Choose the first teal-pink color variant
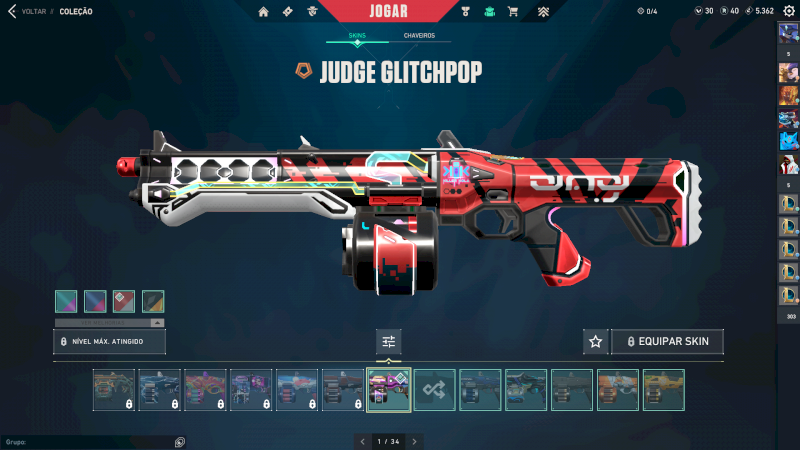 coord(66,301)
